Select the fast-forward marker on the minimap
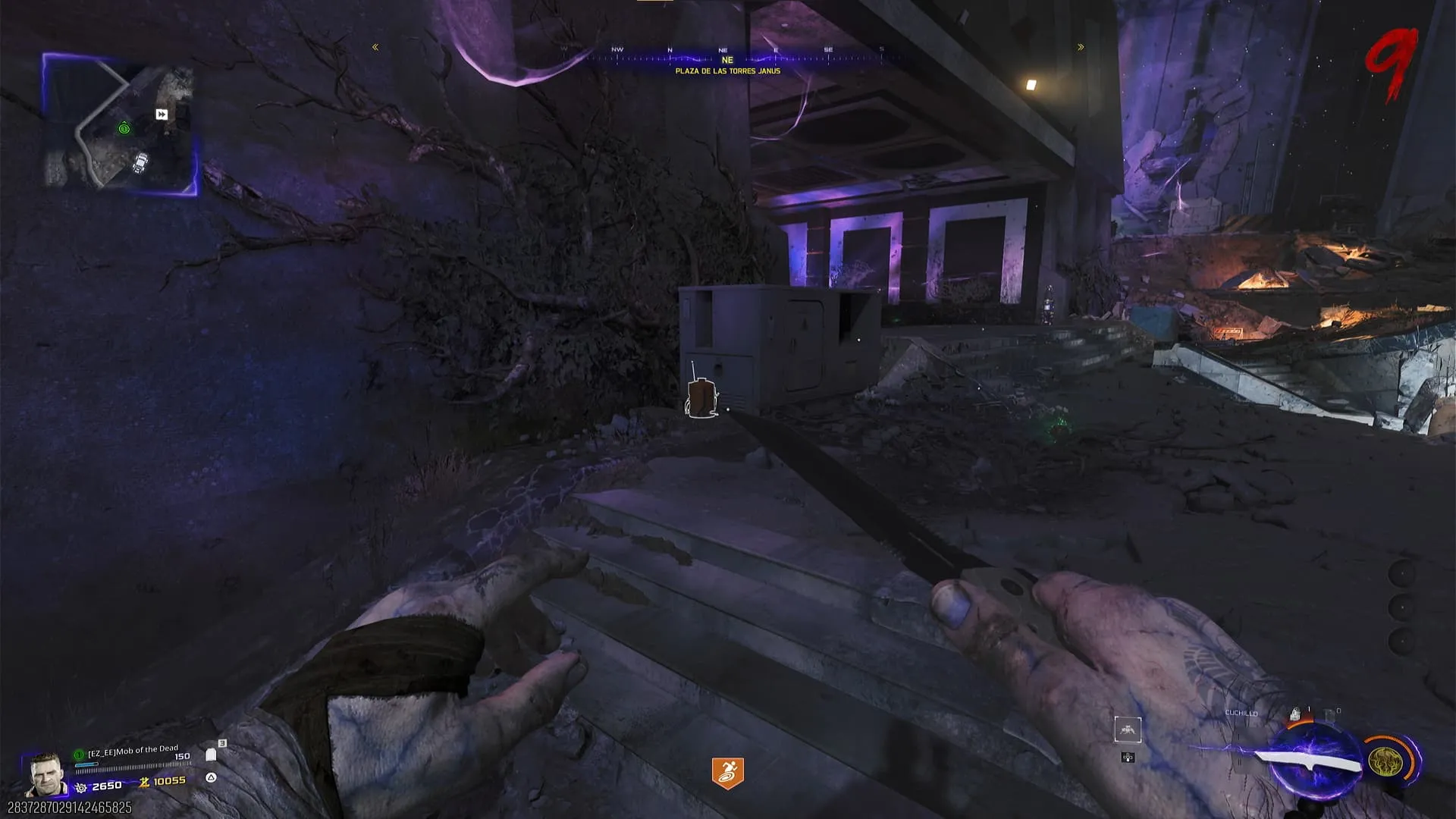1456x819 pixels. (x=162, y=115)
